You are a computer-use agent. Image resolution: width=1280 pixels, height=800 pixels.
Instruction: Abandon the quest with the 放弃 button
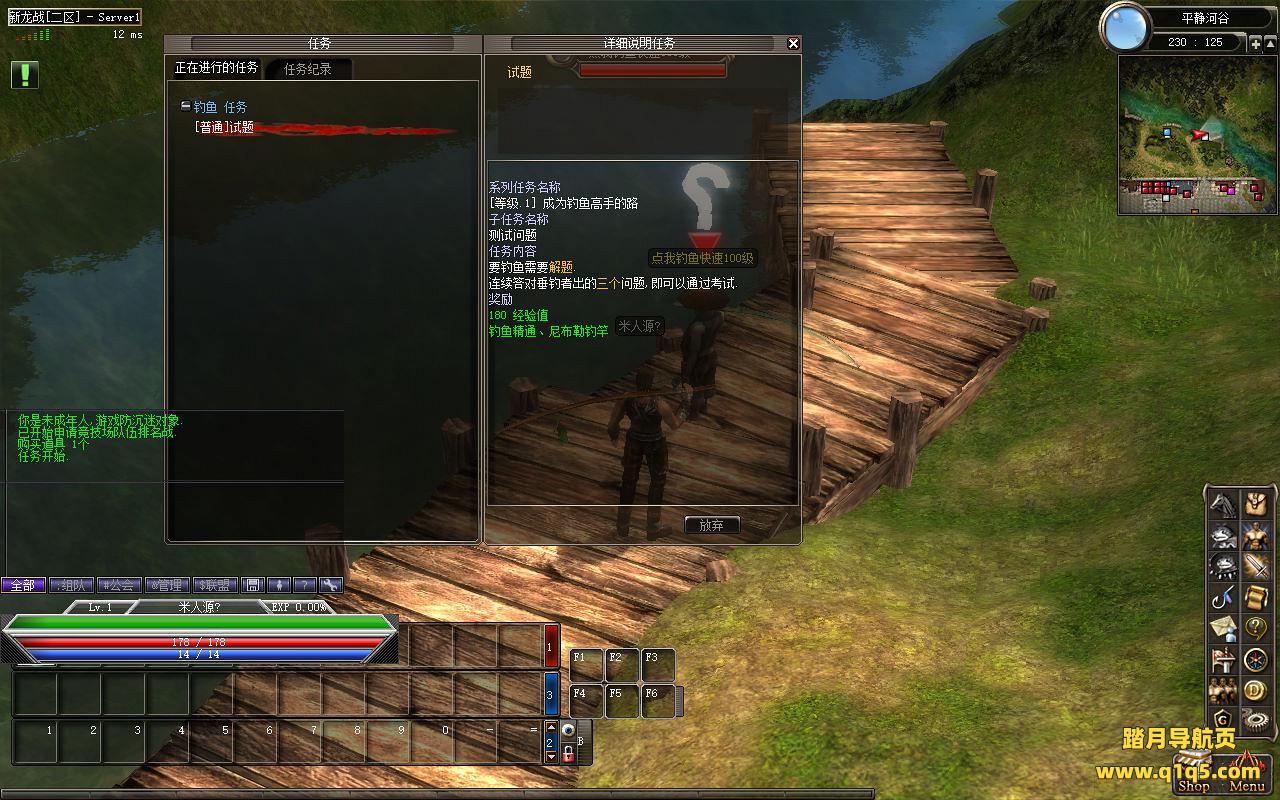(x=712, y=525)
